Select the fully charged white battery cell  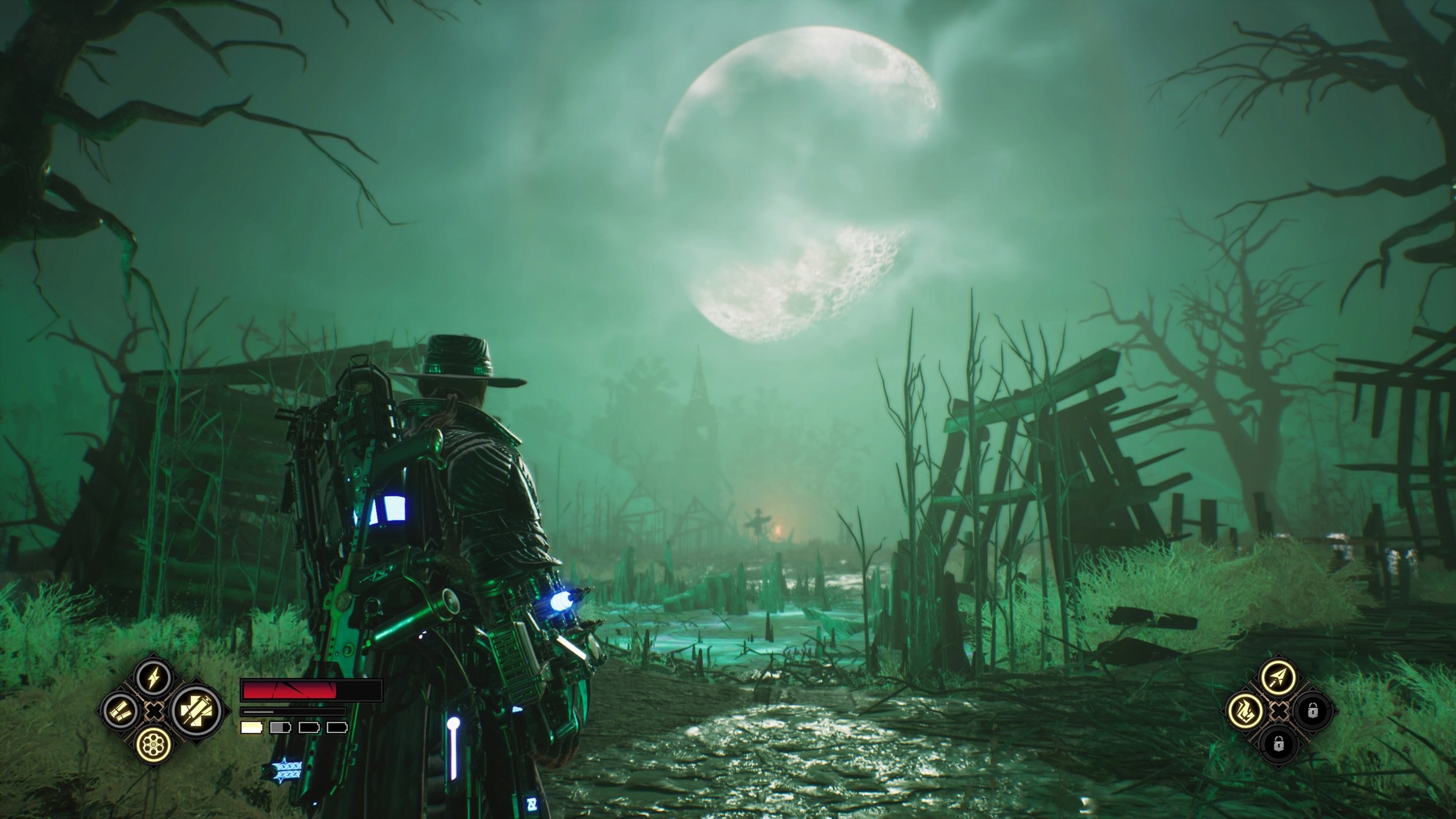[x=252, y=728]
